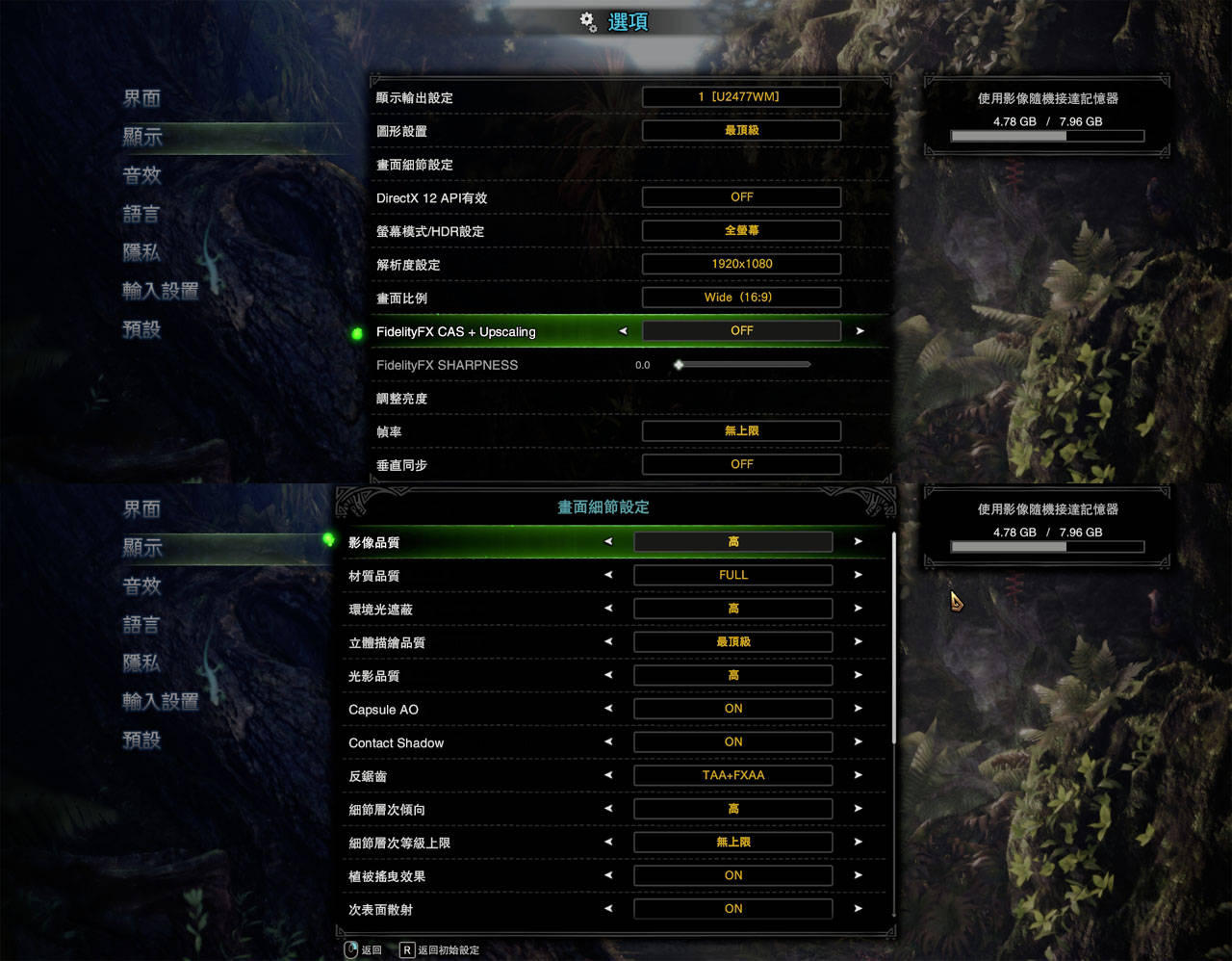Viewport: 1232px width, 961px height.
Task: Change the 圖形設置 preset value
Action: point(741,130)
